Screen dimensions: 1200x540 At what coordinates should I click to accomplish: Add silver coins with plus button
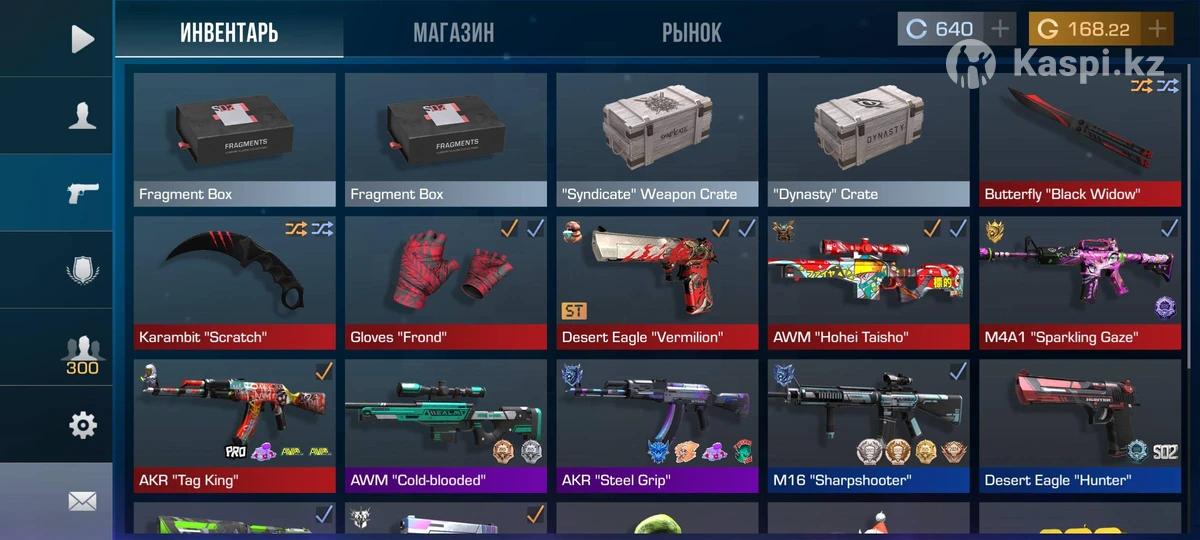(1000, 29)
